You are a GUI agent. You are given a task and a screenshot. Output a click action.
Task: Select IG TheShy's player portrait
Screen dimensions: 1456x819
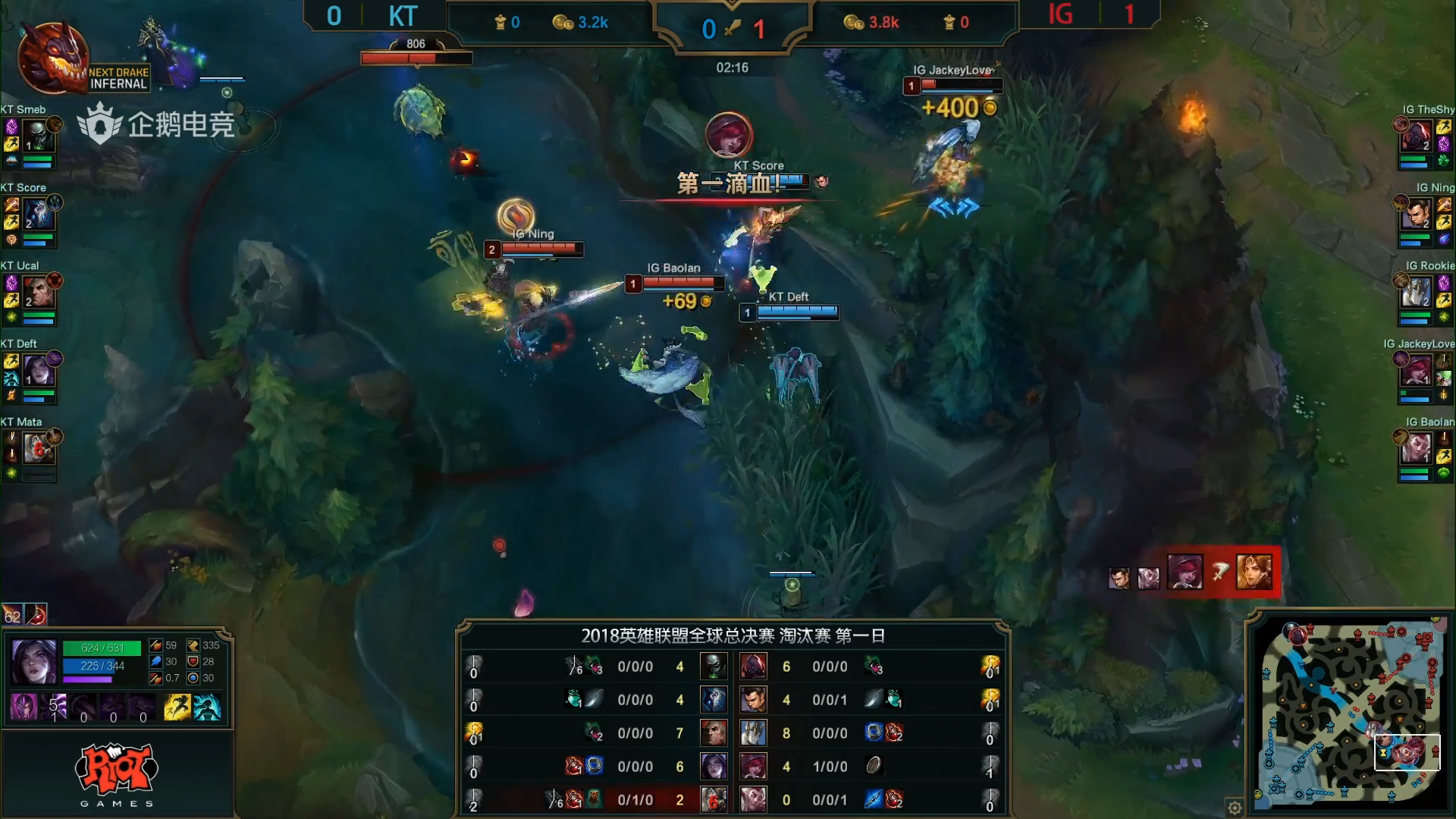(x=1415, y=136)
